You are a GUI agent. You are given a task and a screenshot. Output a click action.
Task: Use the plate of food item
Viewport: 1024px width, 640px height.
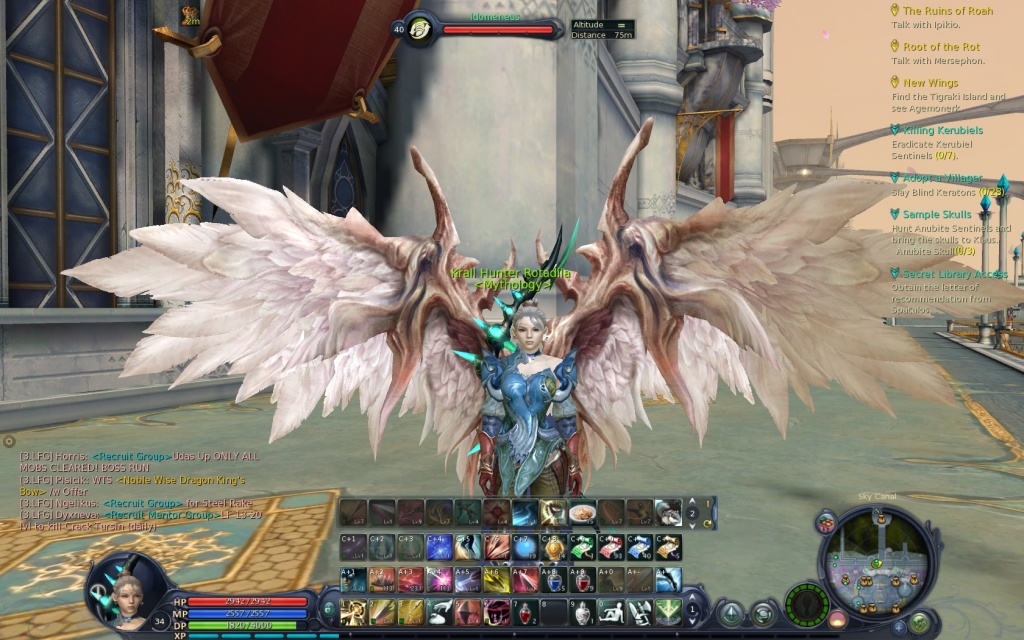(x=582, y=513)
